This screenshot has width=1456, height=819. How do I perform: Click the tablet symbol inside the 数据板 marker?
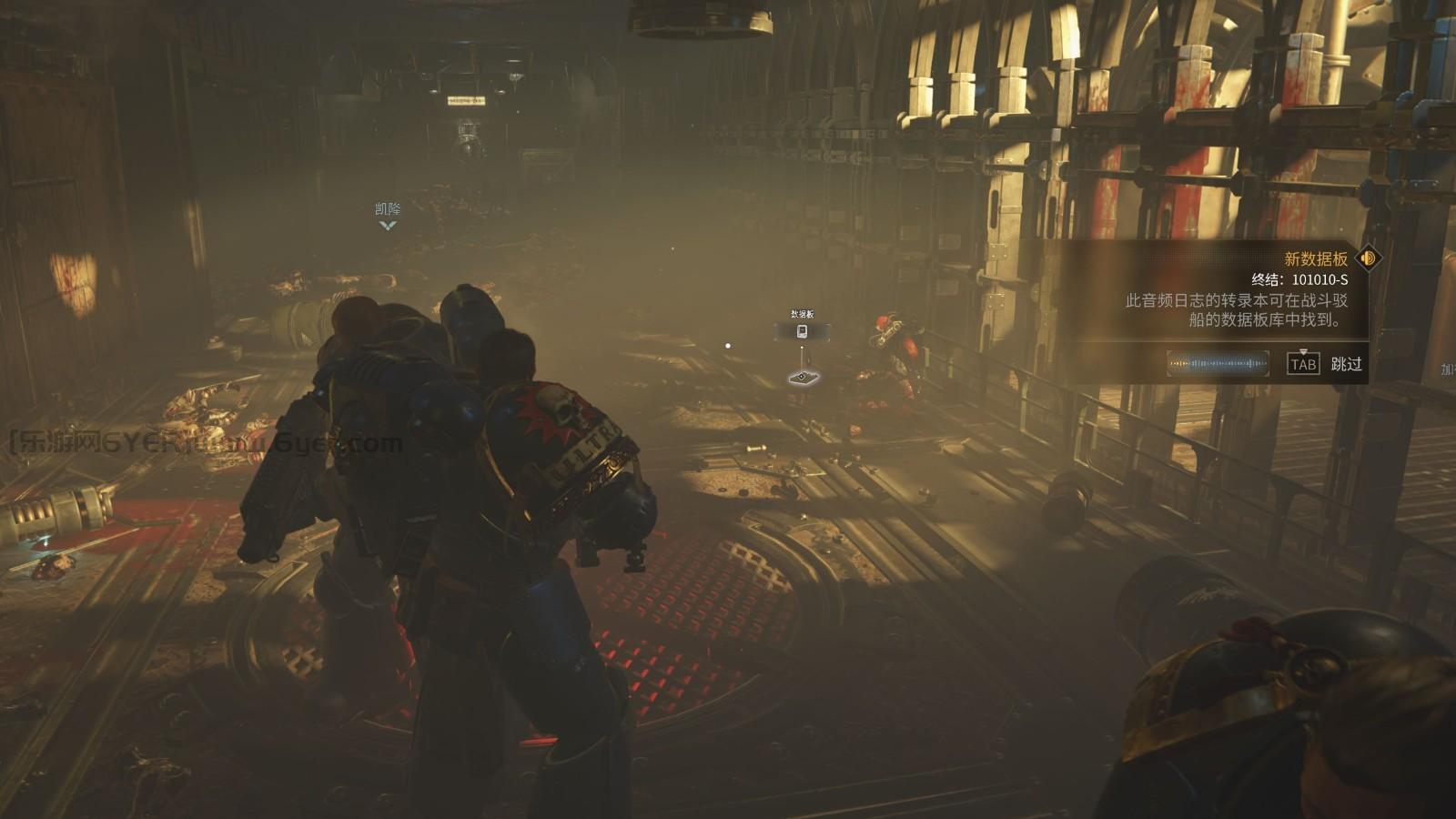(x=803, y=330)
